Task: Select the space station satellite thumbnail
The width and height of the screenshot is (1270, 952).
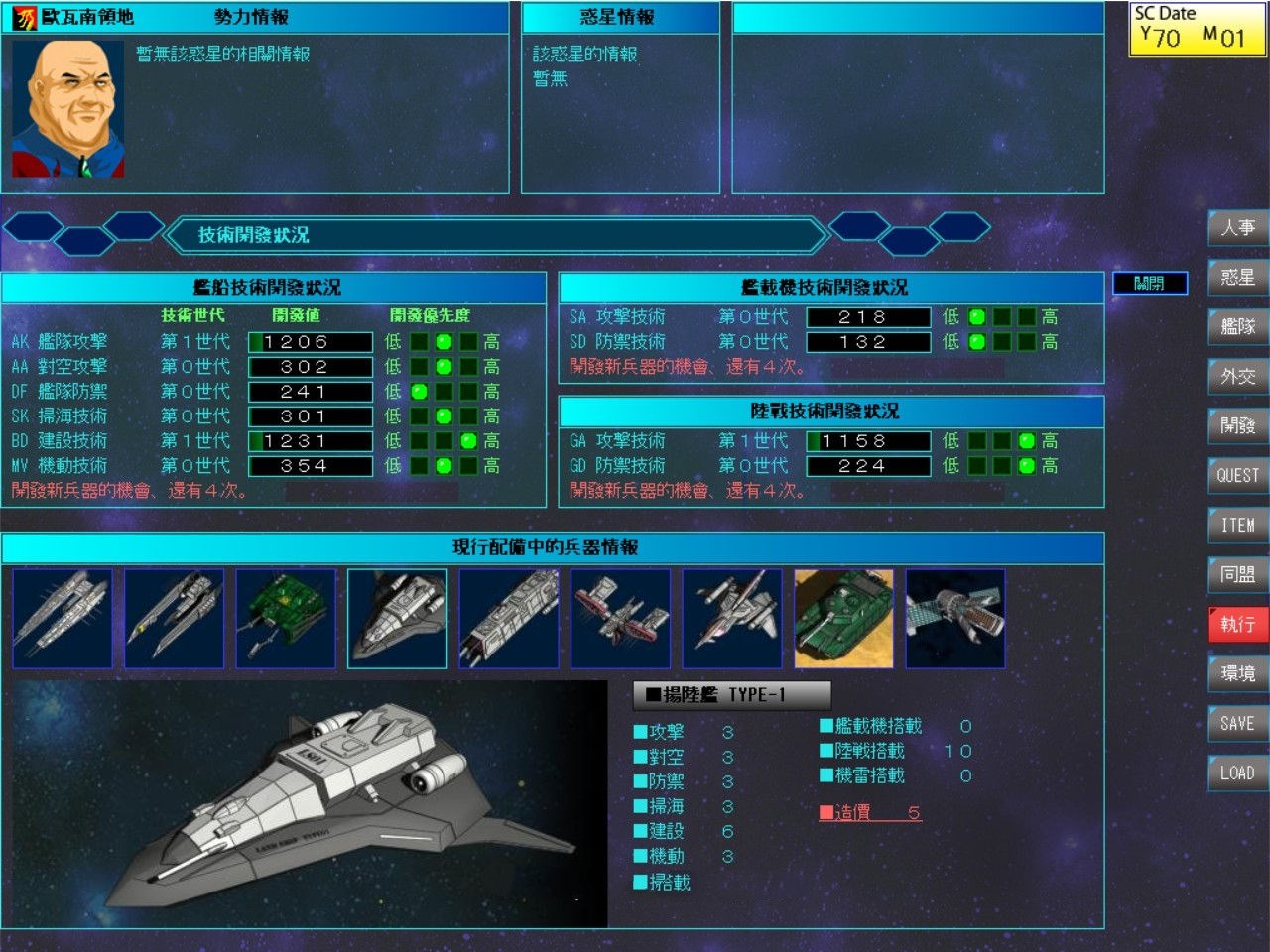Action: 955,619
